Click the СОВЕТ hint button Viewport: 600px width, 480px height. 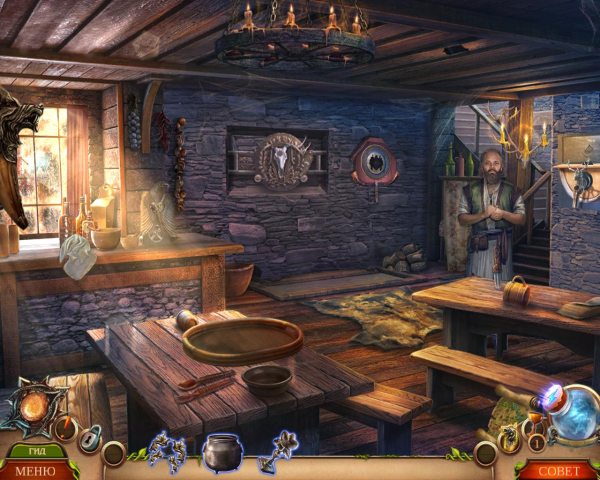coord(560,470)
